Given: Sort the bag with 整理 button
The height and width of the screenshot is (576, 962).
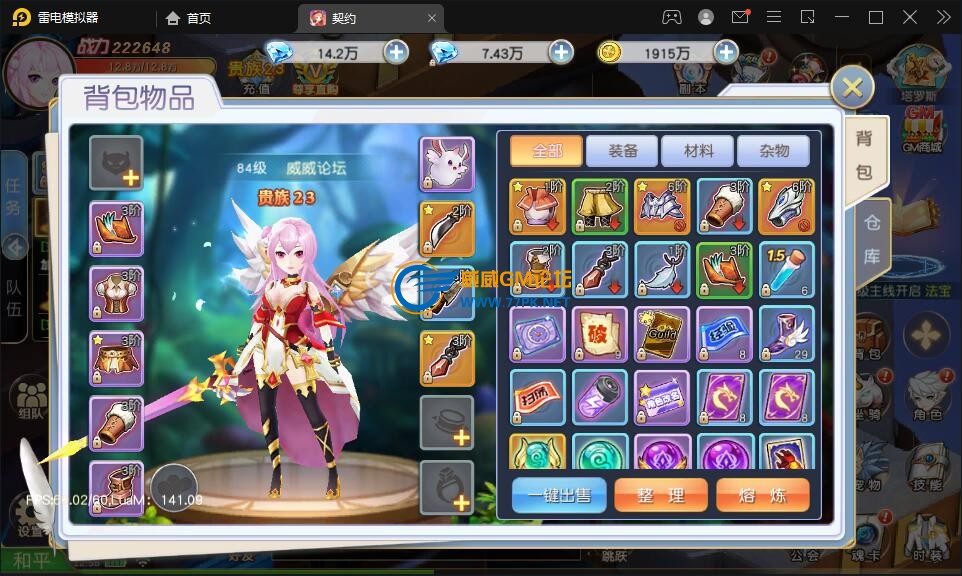Looking at the screenshot, I should point(661,495).
